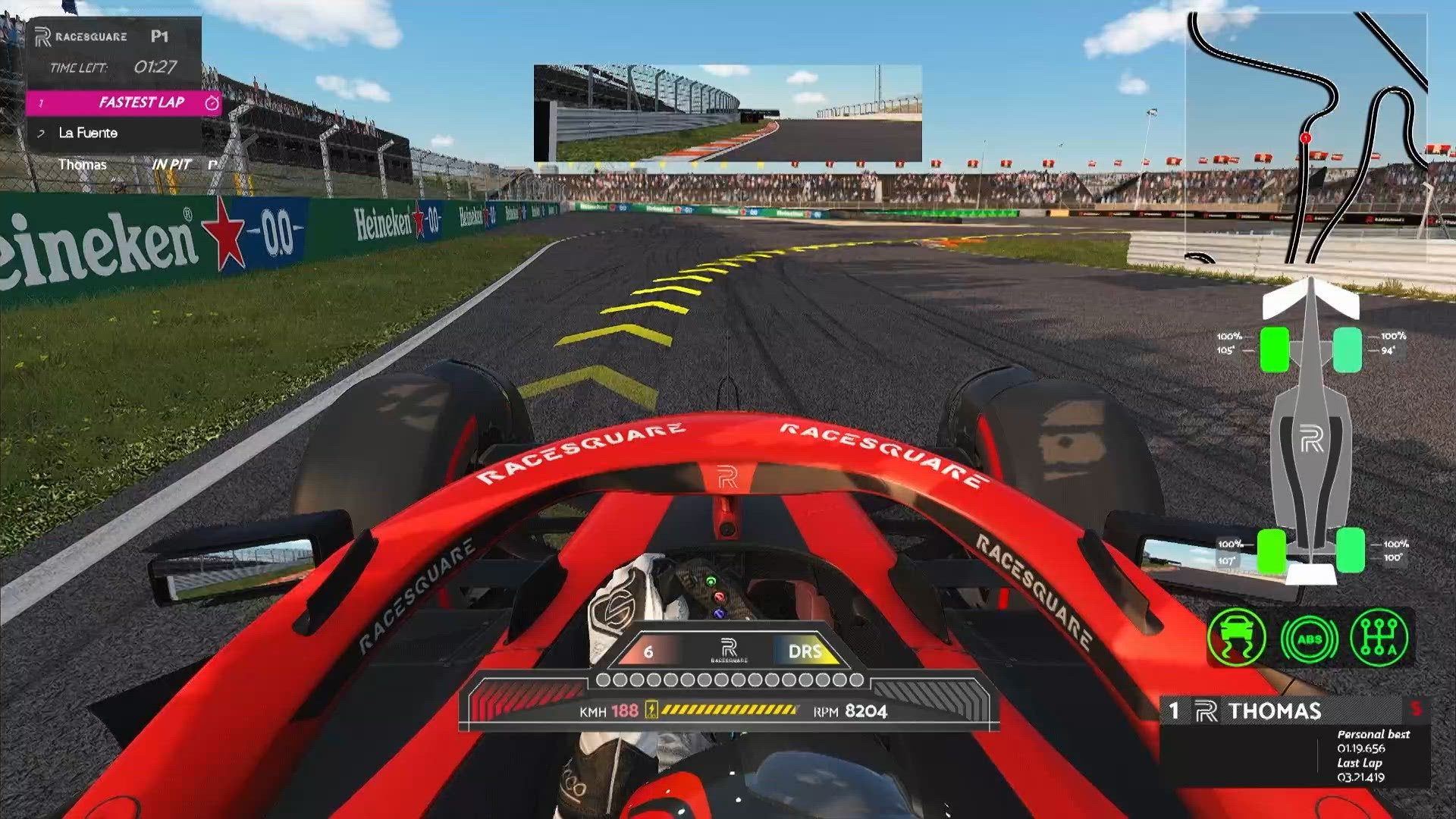Open the rear-view camera panel
This screenshot has height=819, width=1456.
727,113
